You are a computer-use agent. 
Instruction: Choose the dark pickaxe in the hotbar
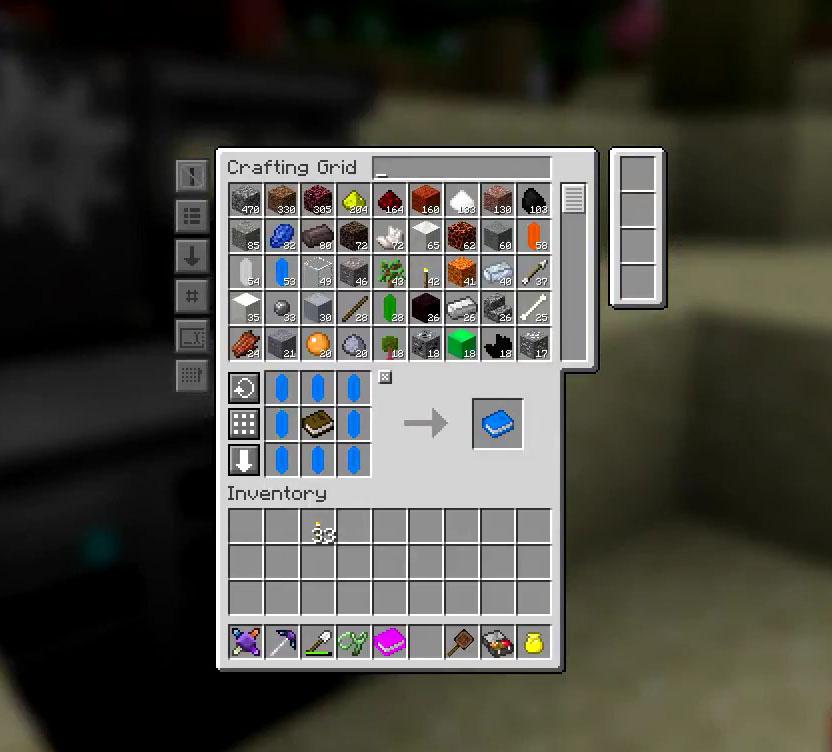tap(282, 642)
